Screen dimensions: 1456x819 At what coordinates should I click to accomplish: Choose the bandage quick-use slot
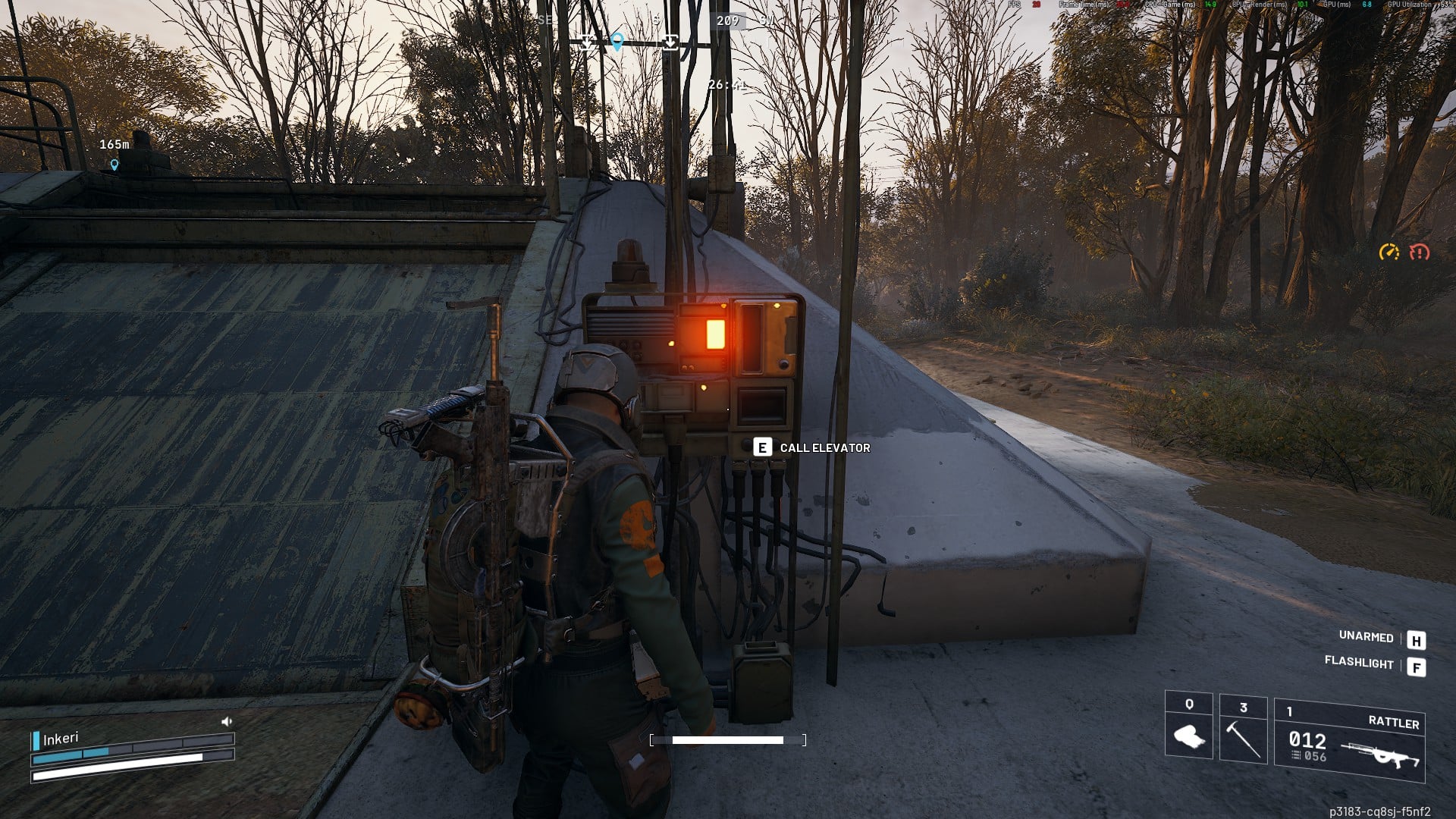(1188, 726)
